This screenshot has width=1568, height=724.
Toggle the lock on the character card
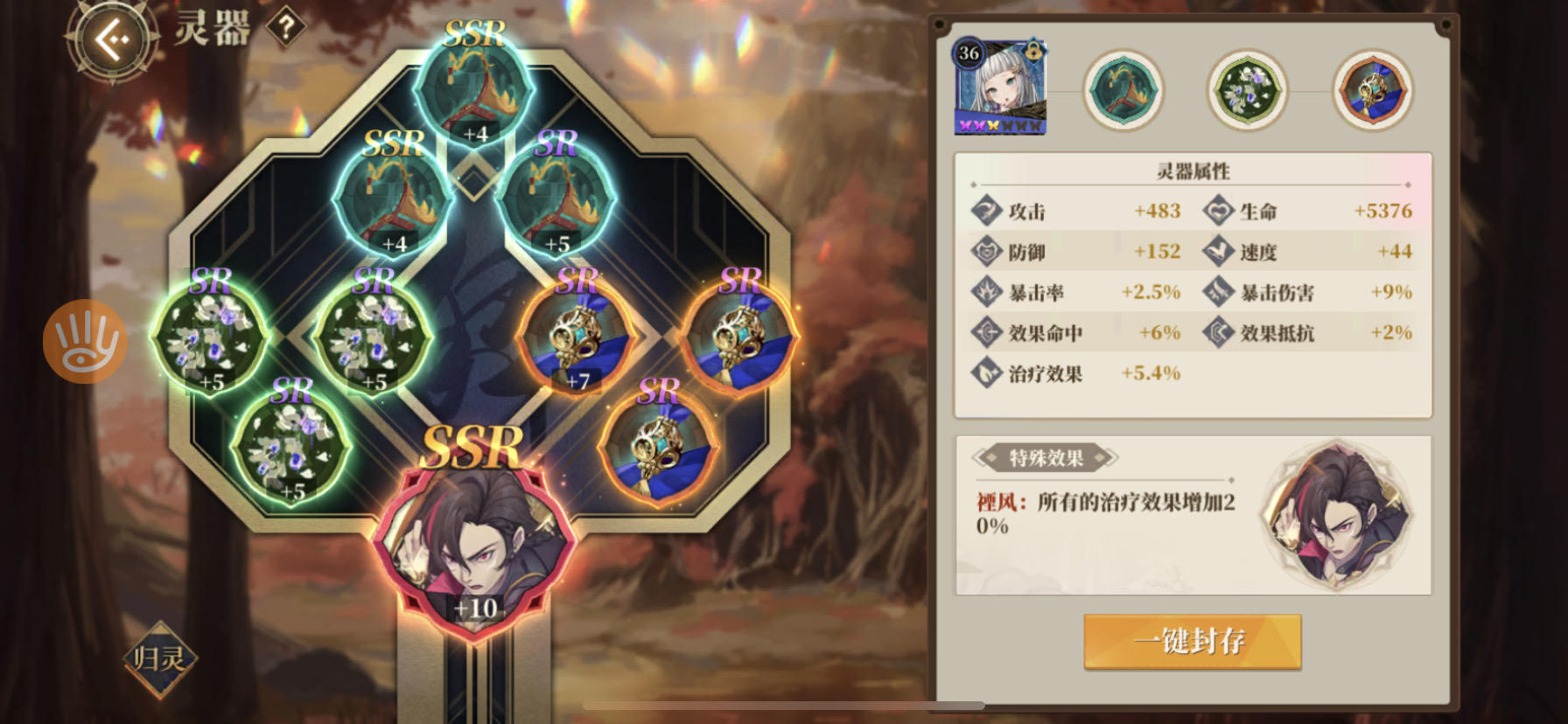click(x=1032, y=53)
